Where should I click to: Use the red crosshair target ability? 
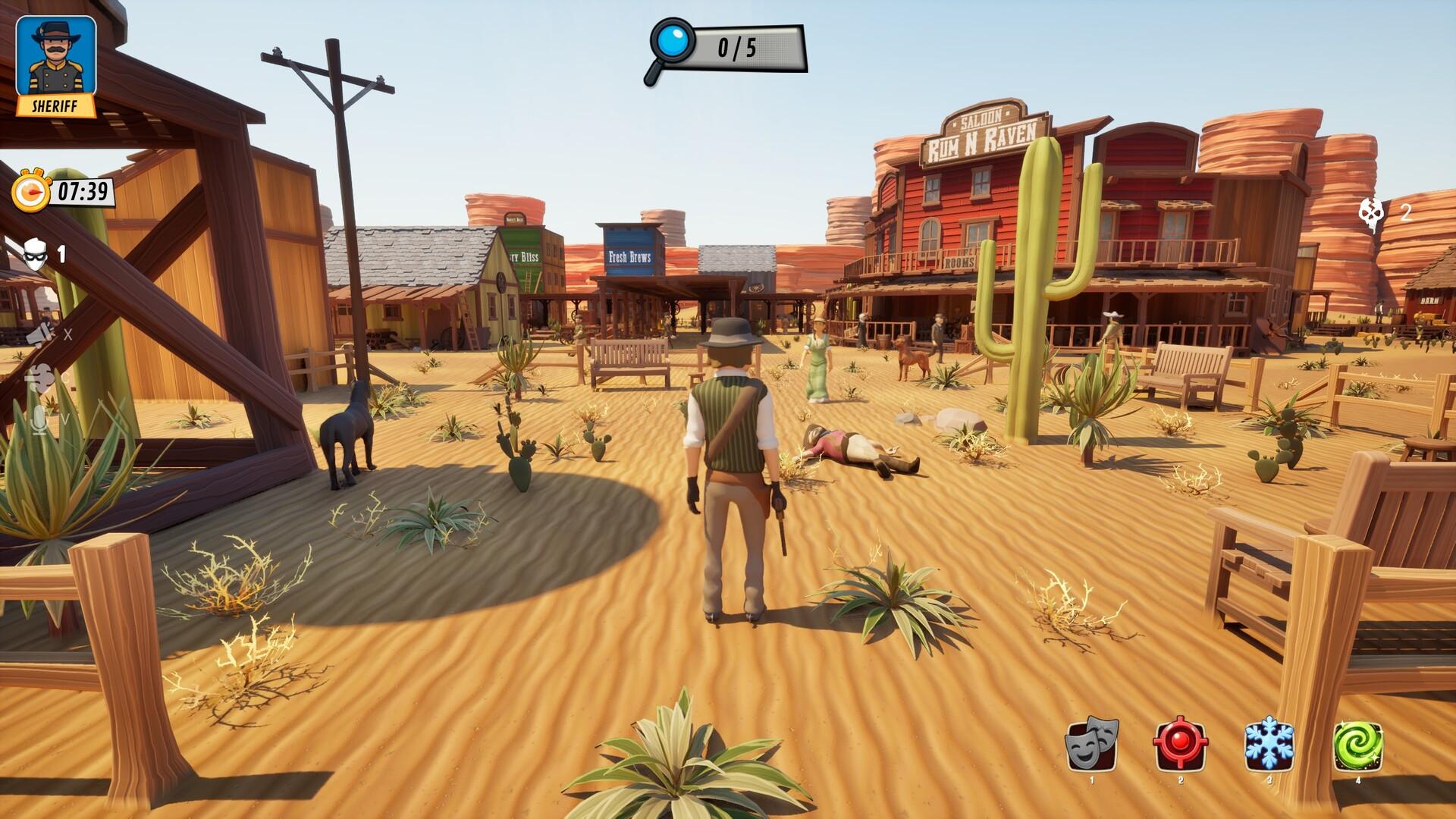pos(1180,745)
